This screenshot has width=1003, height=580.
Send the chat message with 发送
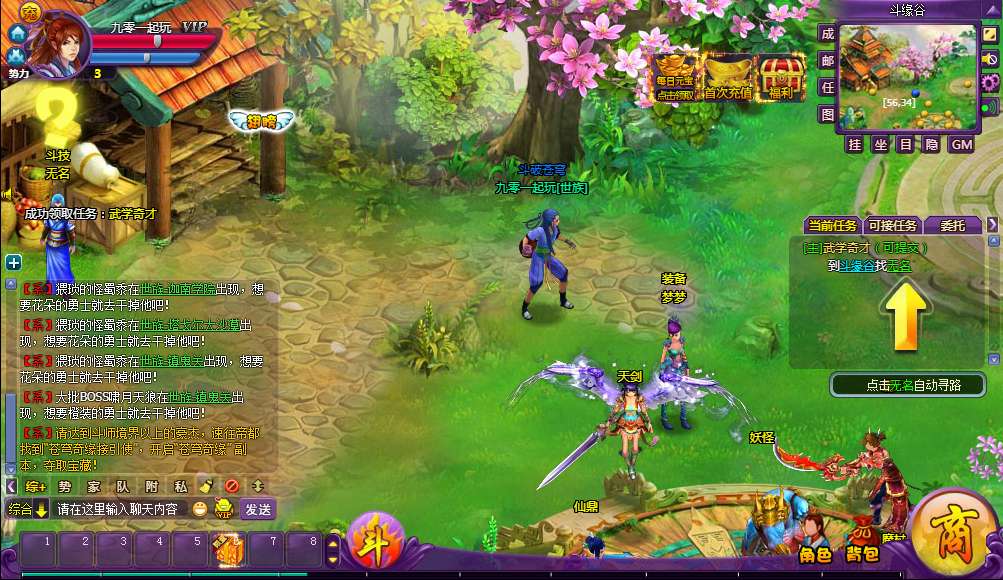(x=258, y=509)
